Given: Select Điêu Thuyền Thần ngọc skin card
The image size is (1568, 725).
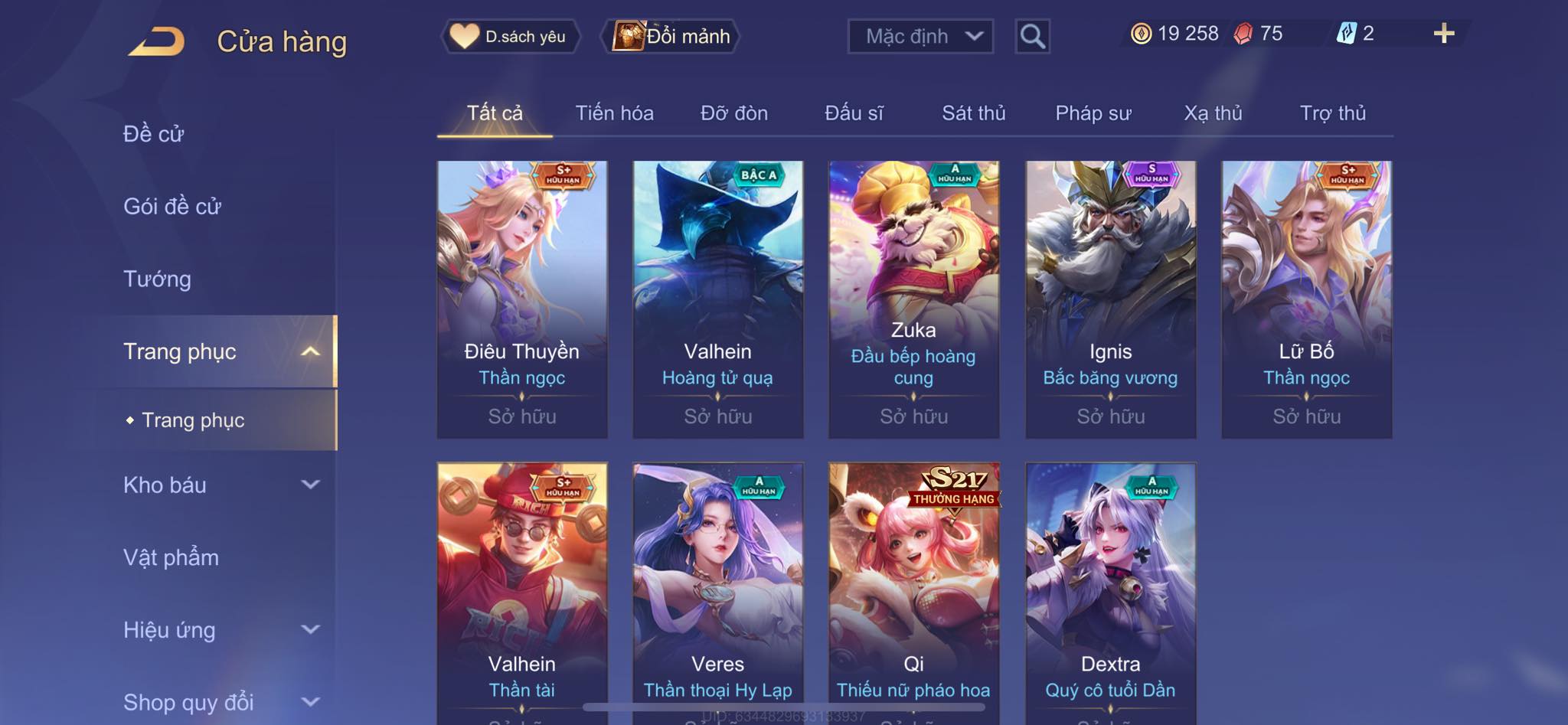Looking at the screenshot, I should [x=522, y=299].
